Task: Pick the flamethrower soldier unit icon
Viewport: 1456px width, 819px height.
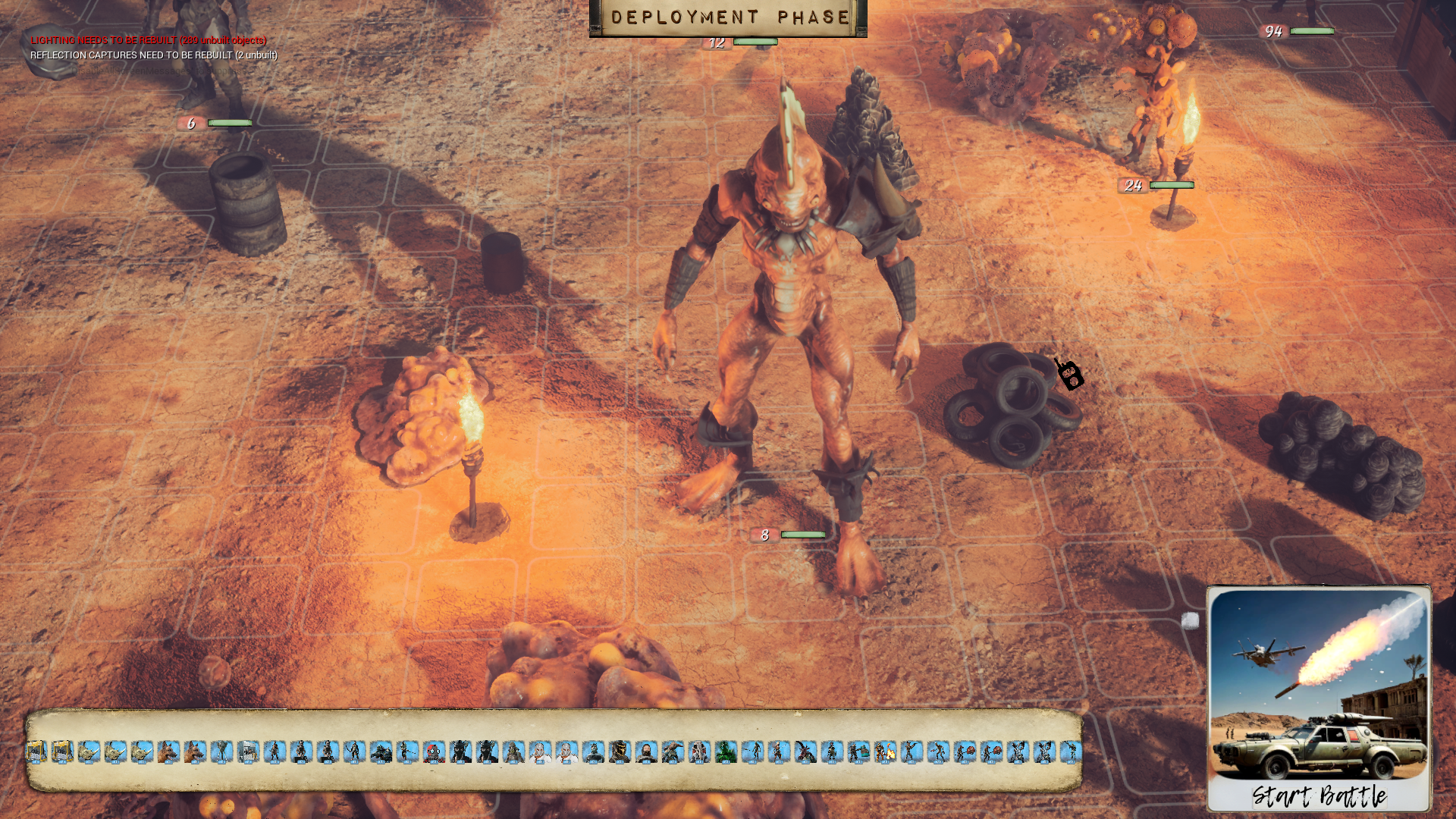Action: coord(885,752)
